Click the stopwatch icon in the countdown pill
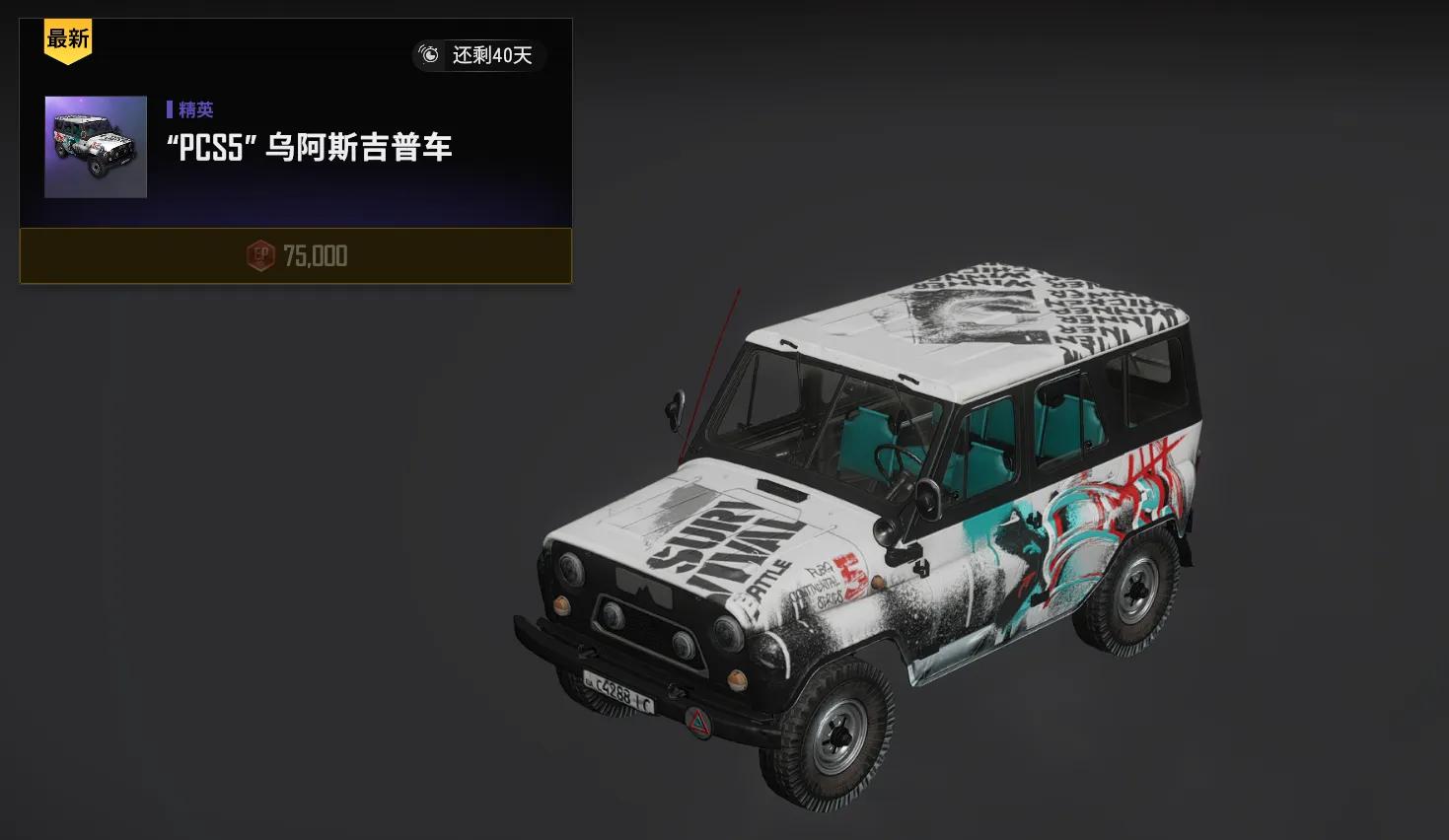This screenshot has width=1449, height=840. [430, 56]
